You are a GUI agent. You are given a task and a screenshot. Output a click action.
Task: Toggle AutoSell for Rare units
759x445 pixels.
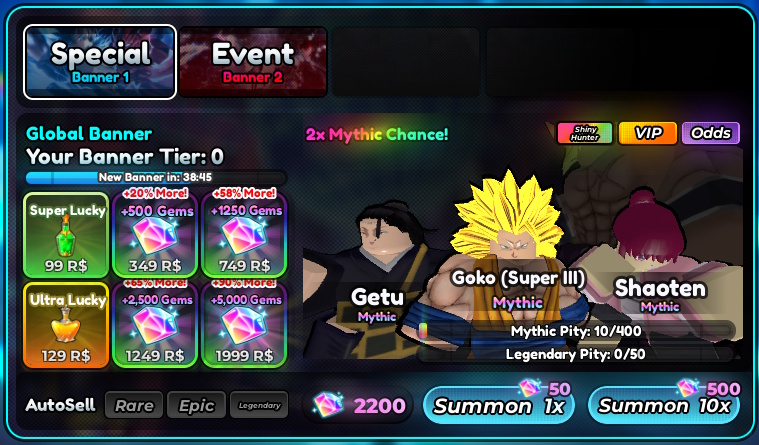(x=133, y=405)
